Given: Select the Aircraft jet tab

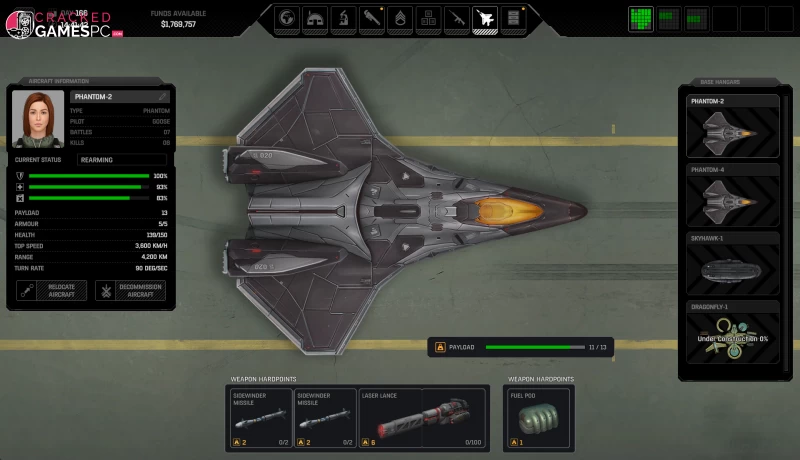Looking at the screenshot, I should pos(485,18).
